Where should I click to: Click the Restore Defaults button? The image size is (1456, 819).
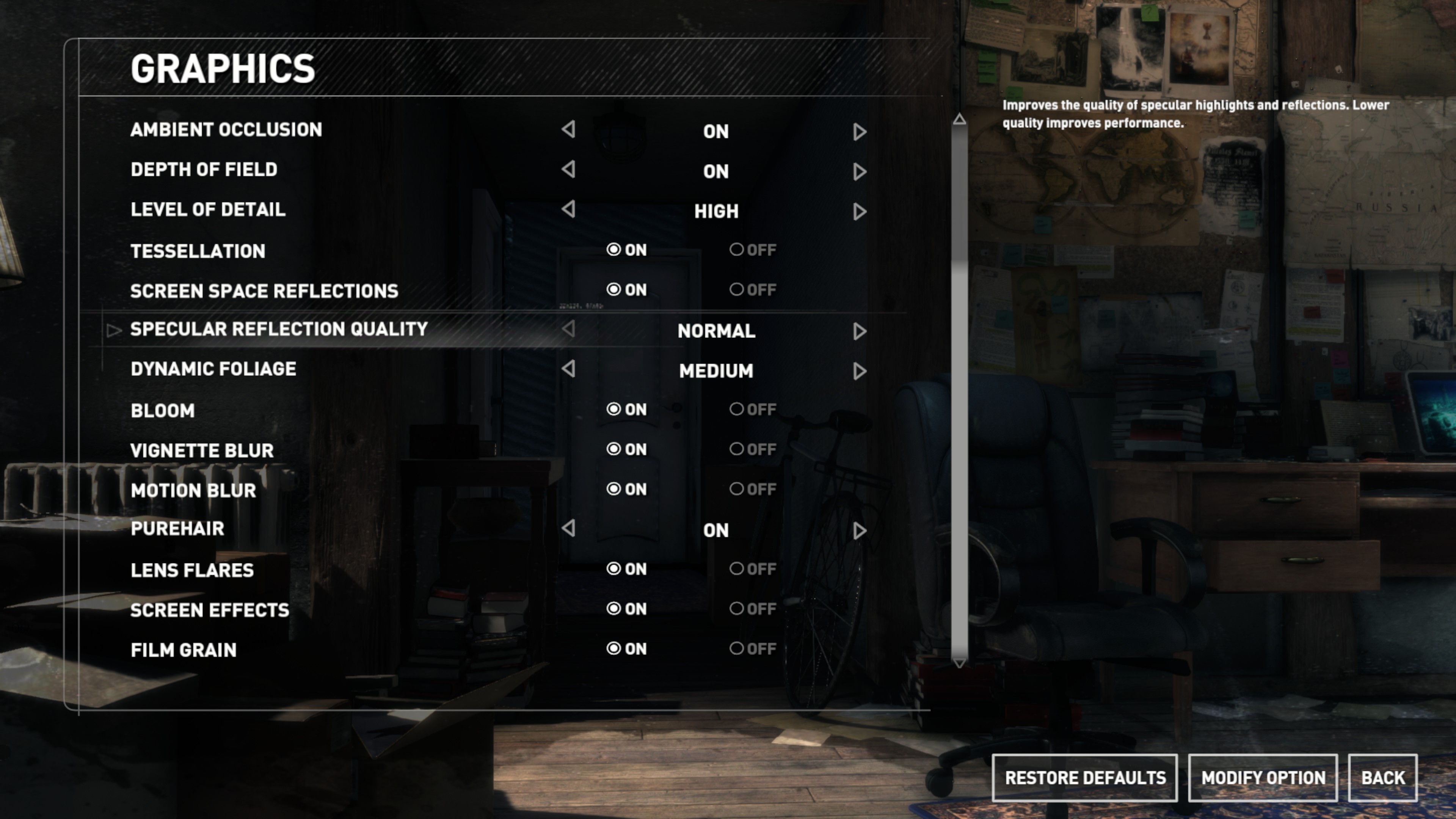[x=1085, y=778]
